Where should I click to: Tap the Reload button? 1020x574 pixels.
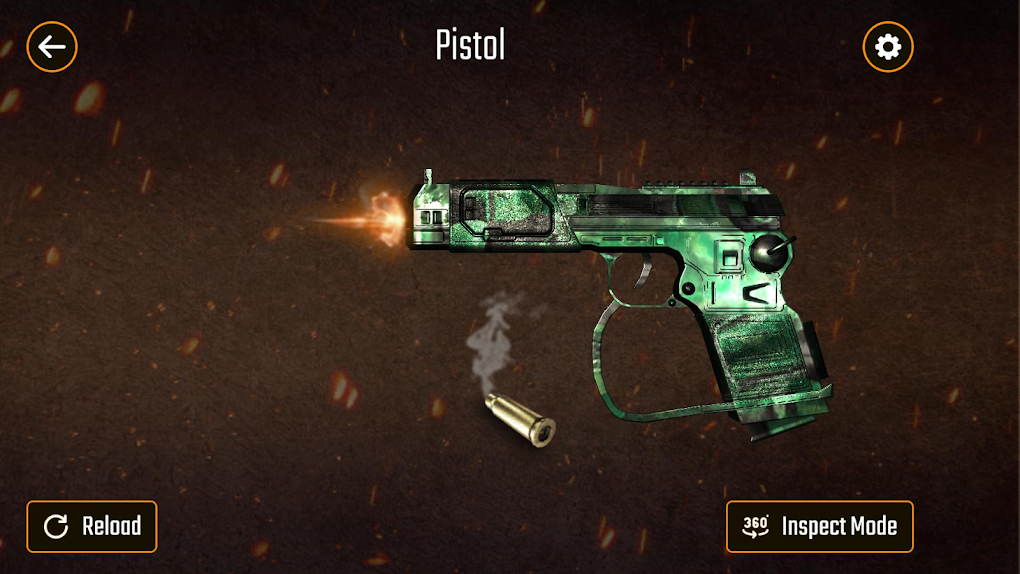point(92,526)
